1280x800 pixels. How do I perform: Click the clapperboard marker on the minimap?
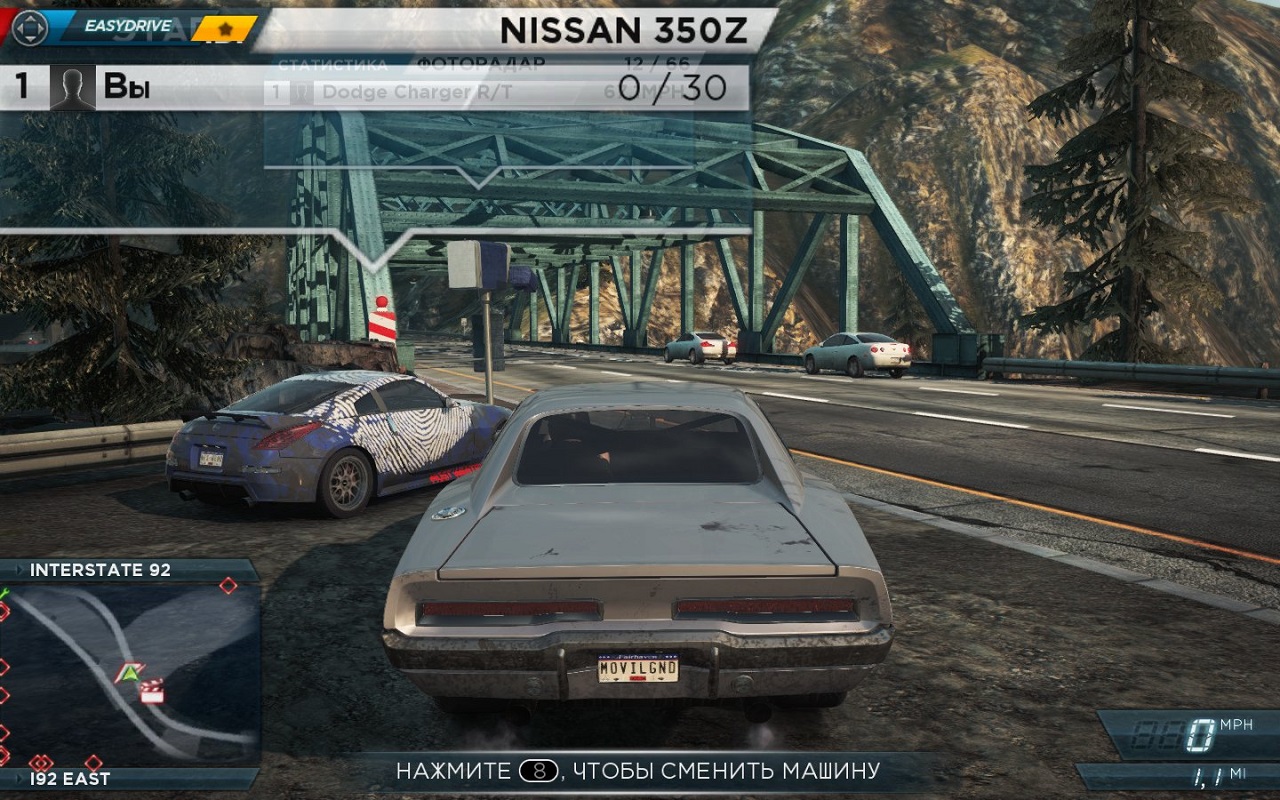click(x=152, y=691)
